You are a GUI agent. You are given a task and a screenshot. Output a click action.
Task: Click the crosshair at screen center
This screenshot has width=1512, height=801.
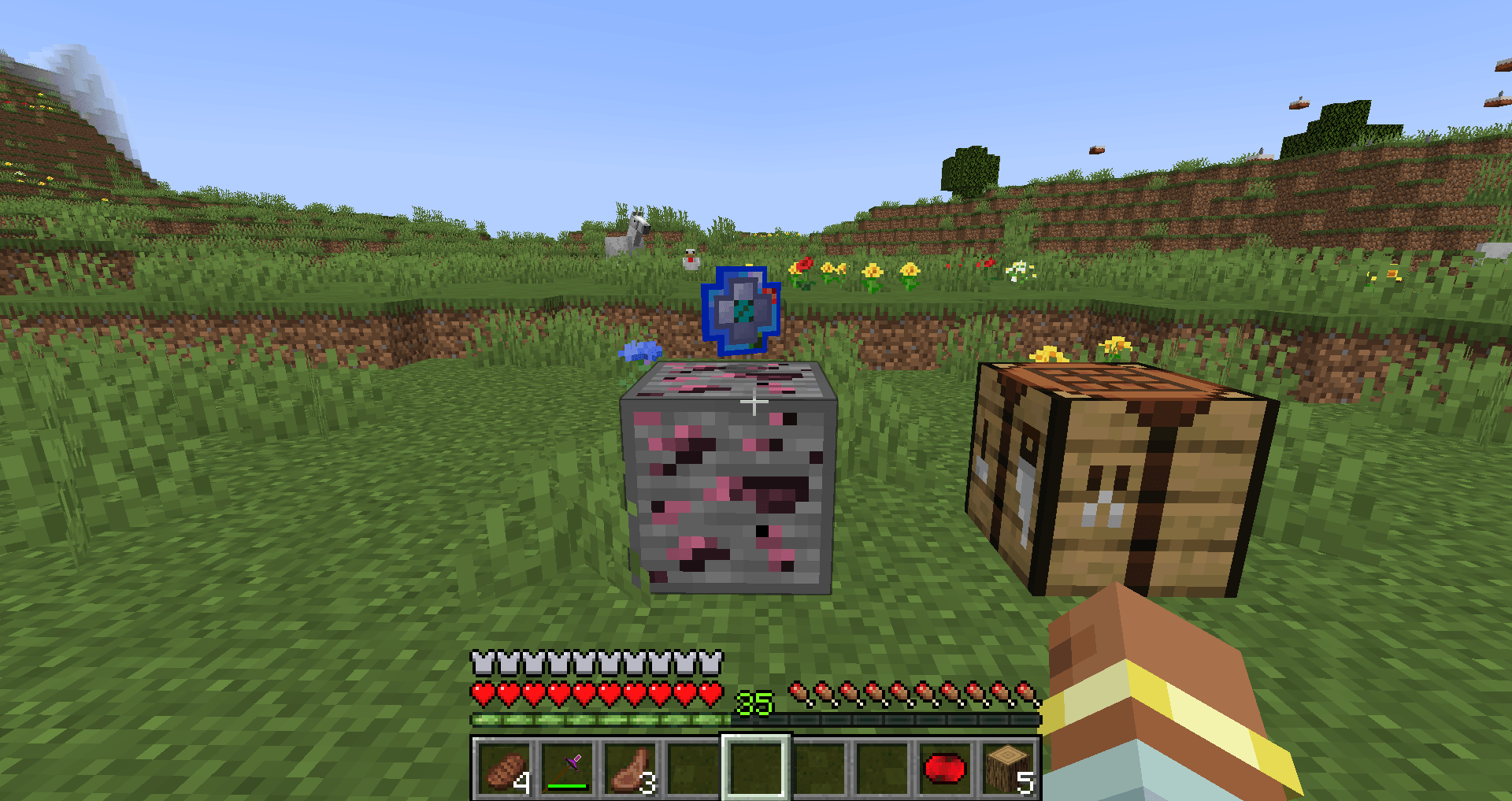(754, 401)
